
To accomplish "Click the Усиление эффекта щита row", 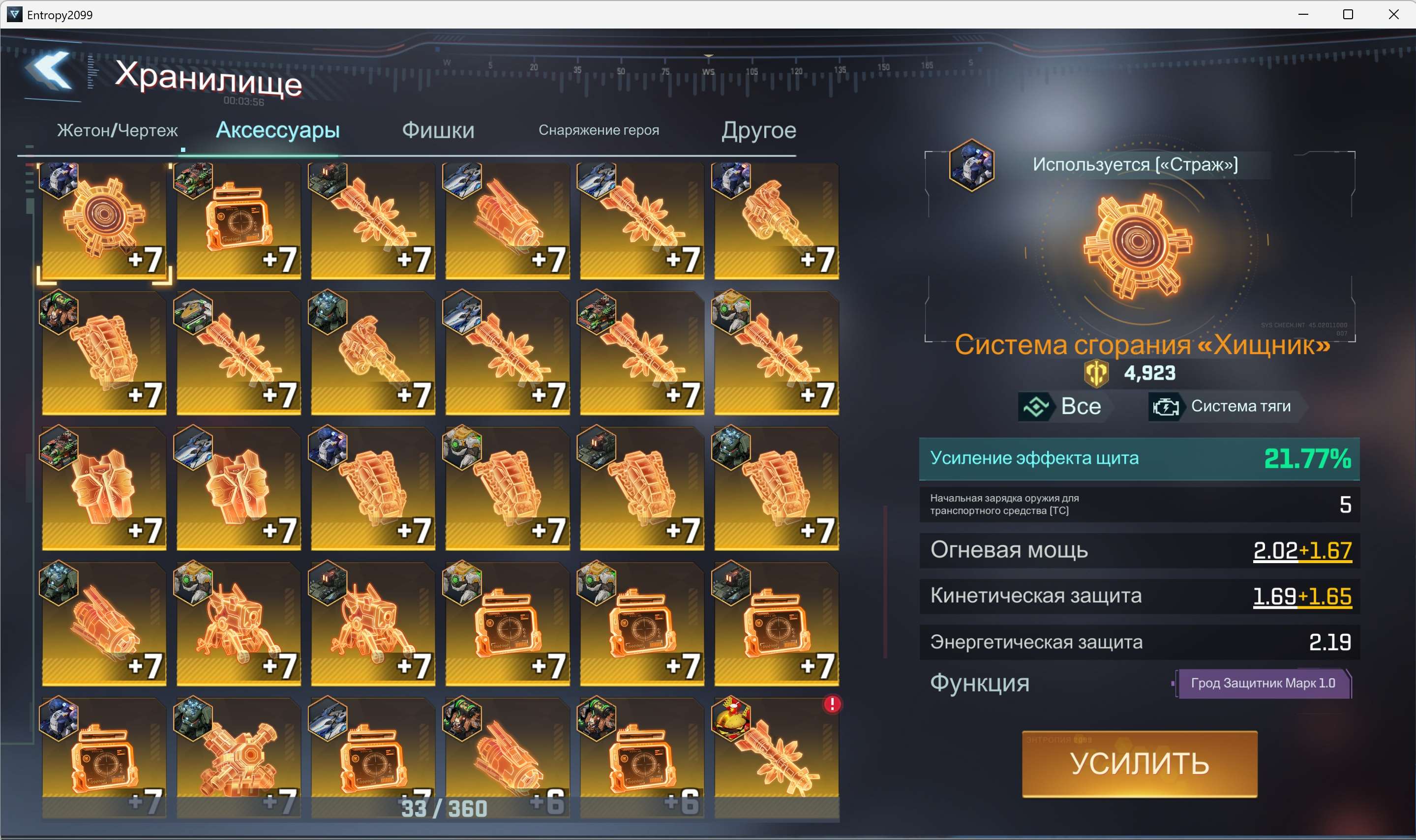I will point(1139,458).
